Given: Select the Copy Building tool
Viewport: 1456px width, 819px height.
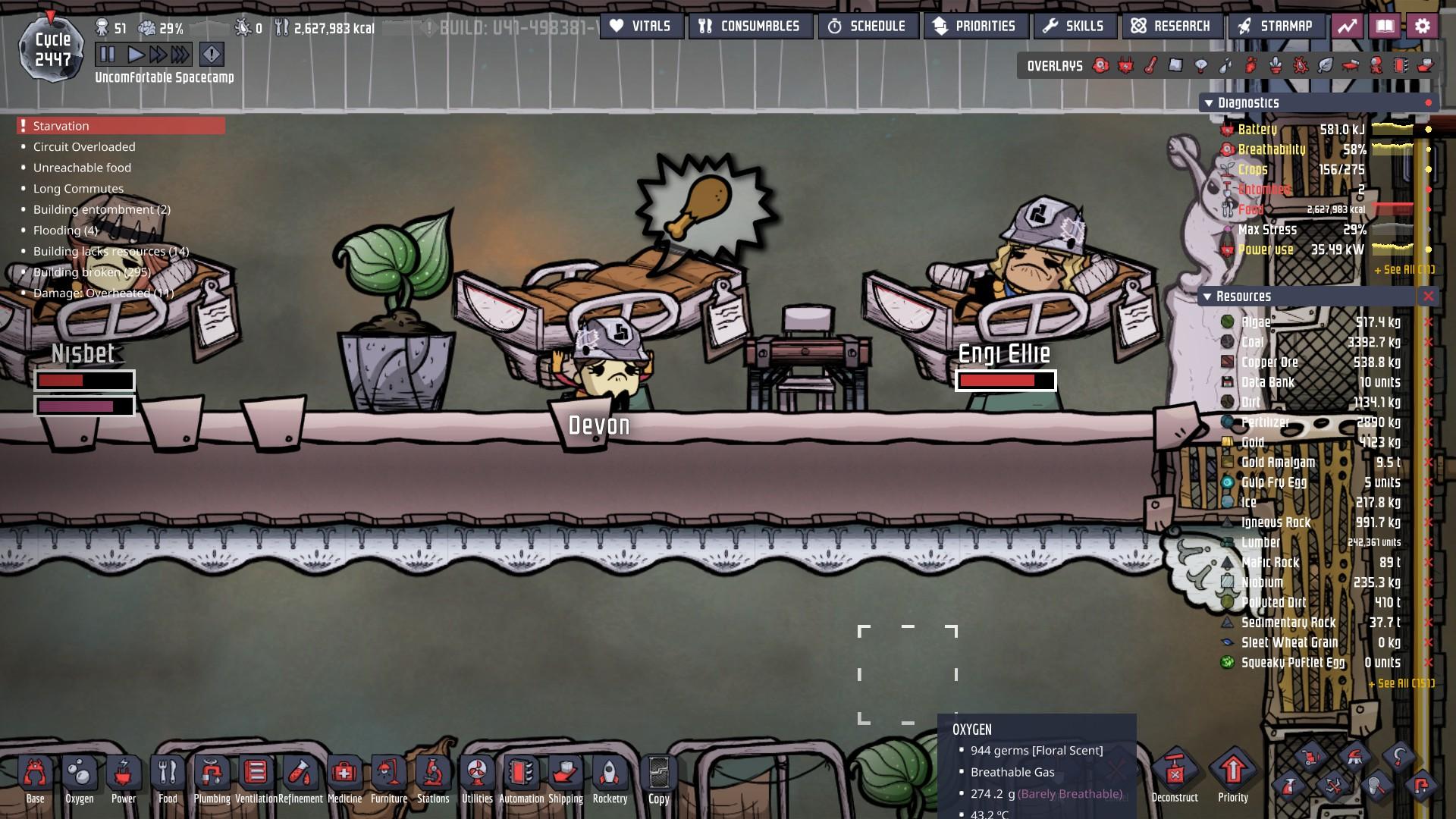Looking at the screenshot, I should pos(657,773).
